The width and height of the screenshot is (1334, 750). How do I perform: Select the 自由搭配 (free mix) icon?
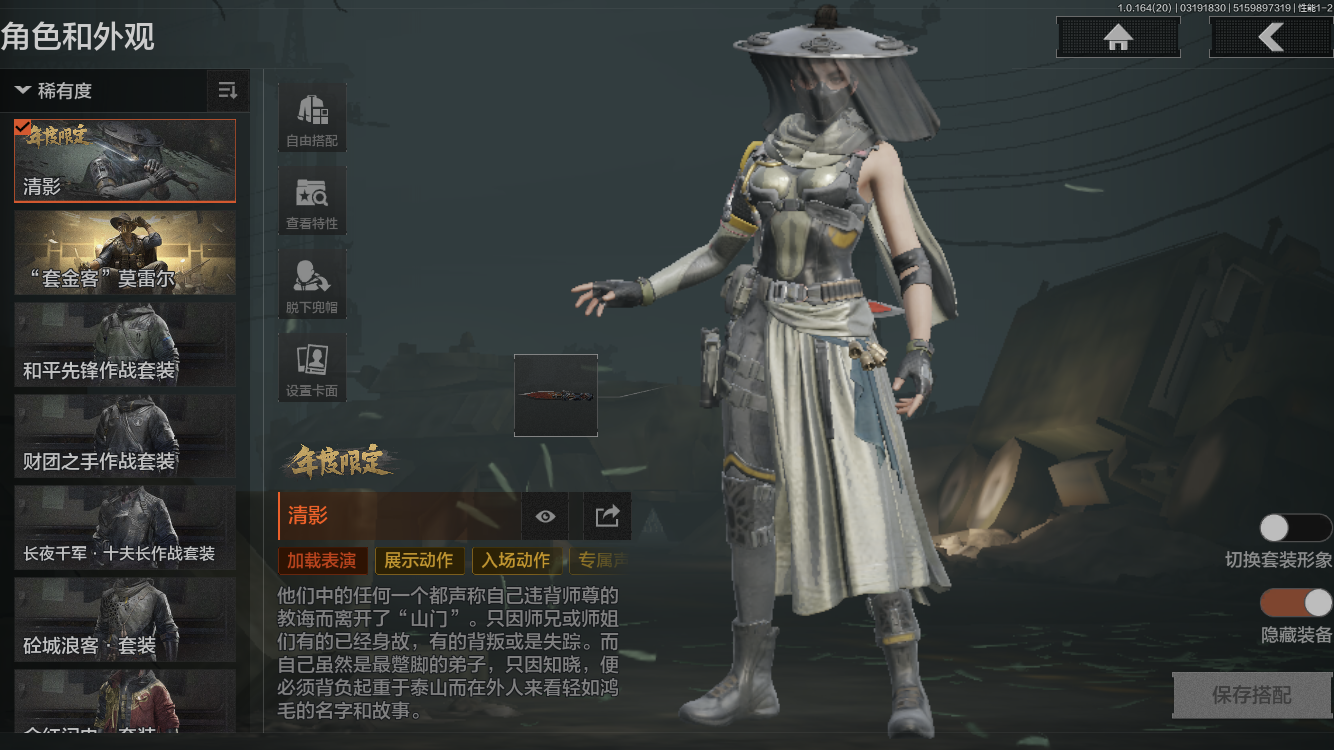point(311,115)
